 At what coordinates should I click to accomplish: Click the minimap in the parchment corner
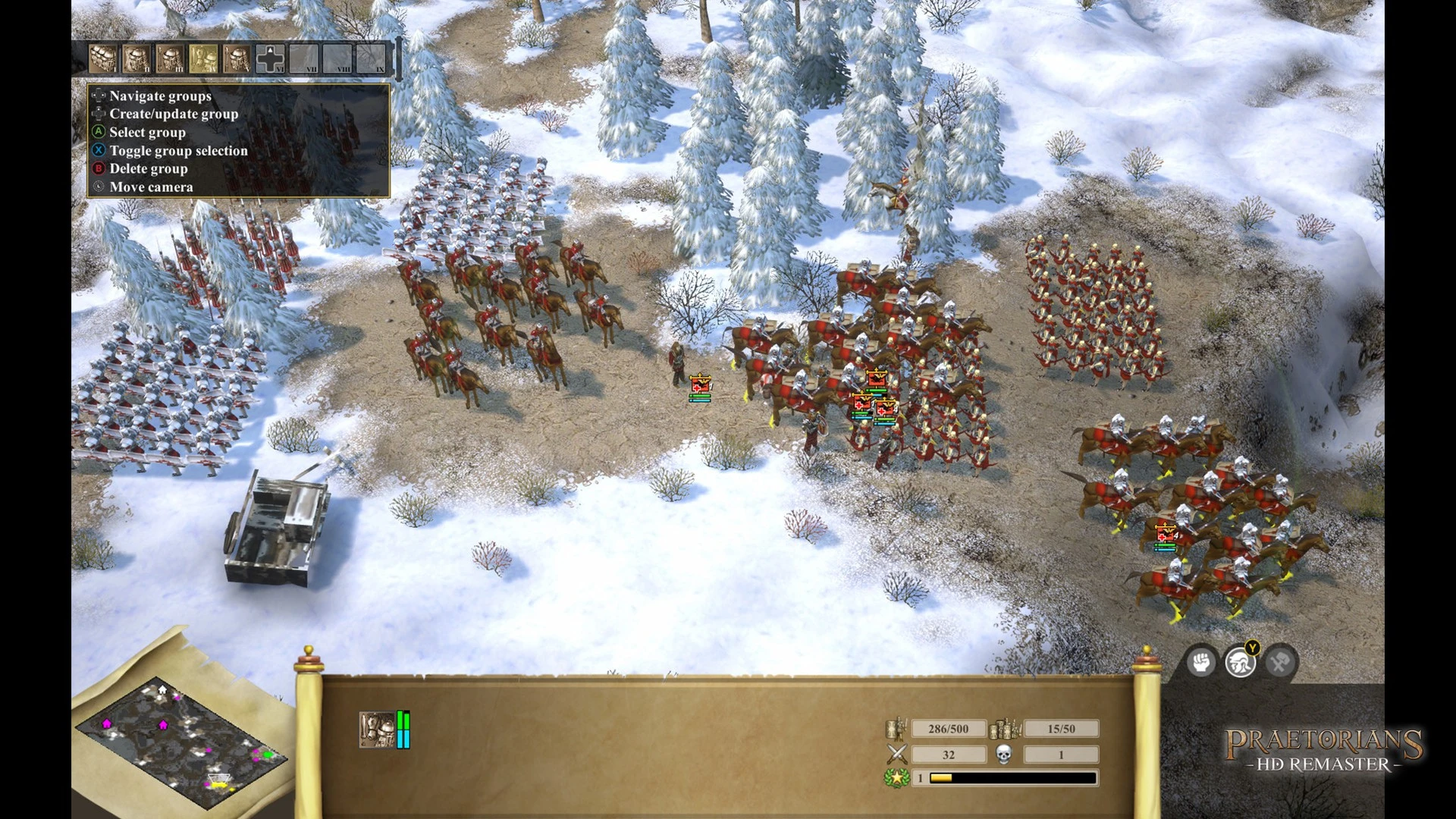tap(182, 743)
